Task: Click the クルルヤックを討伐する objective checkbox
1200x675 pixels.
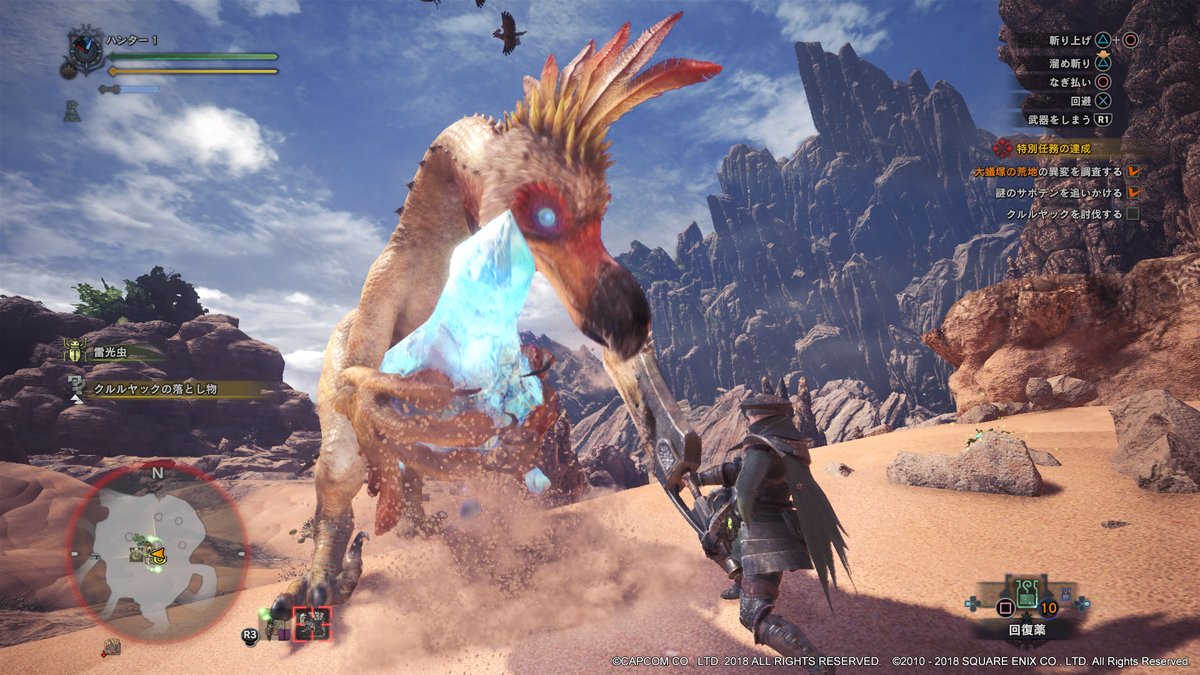Action: click(x=1133, y=214)
